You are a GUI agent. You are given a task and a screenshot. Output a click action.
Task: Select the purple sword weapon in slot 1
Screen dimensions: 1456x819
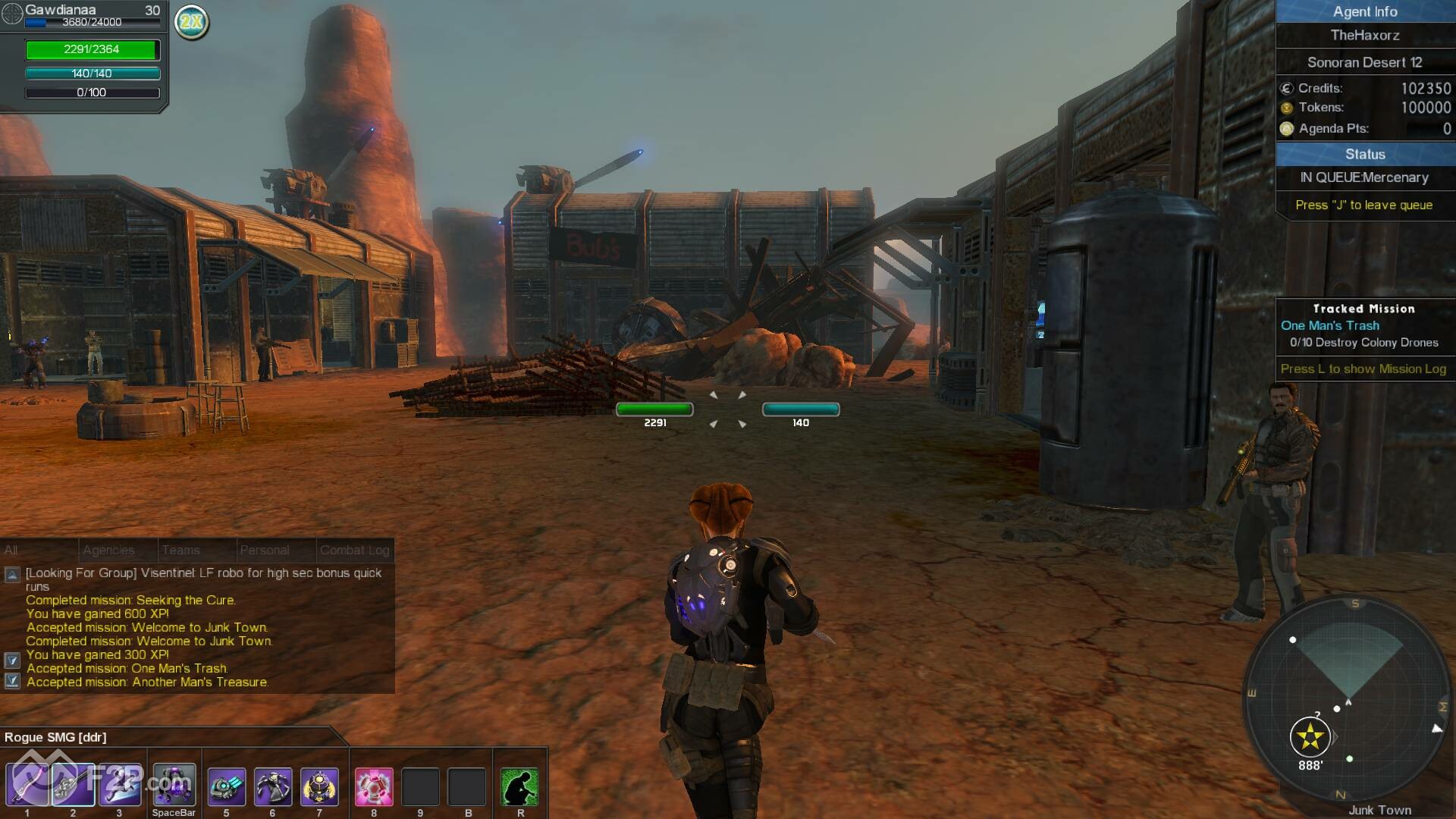(x=27, y=785)
